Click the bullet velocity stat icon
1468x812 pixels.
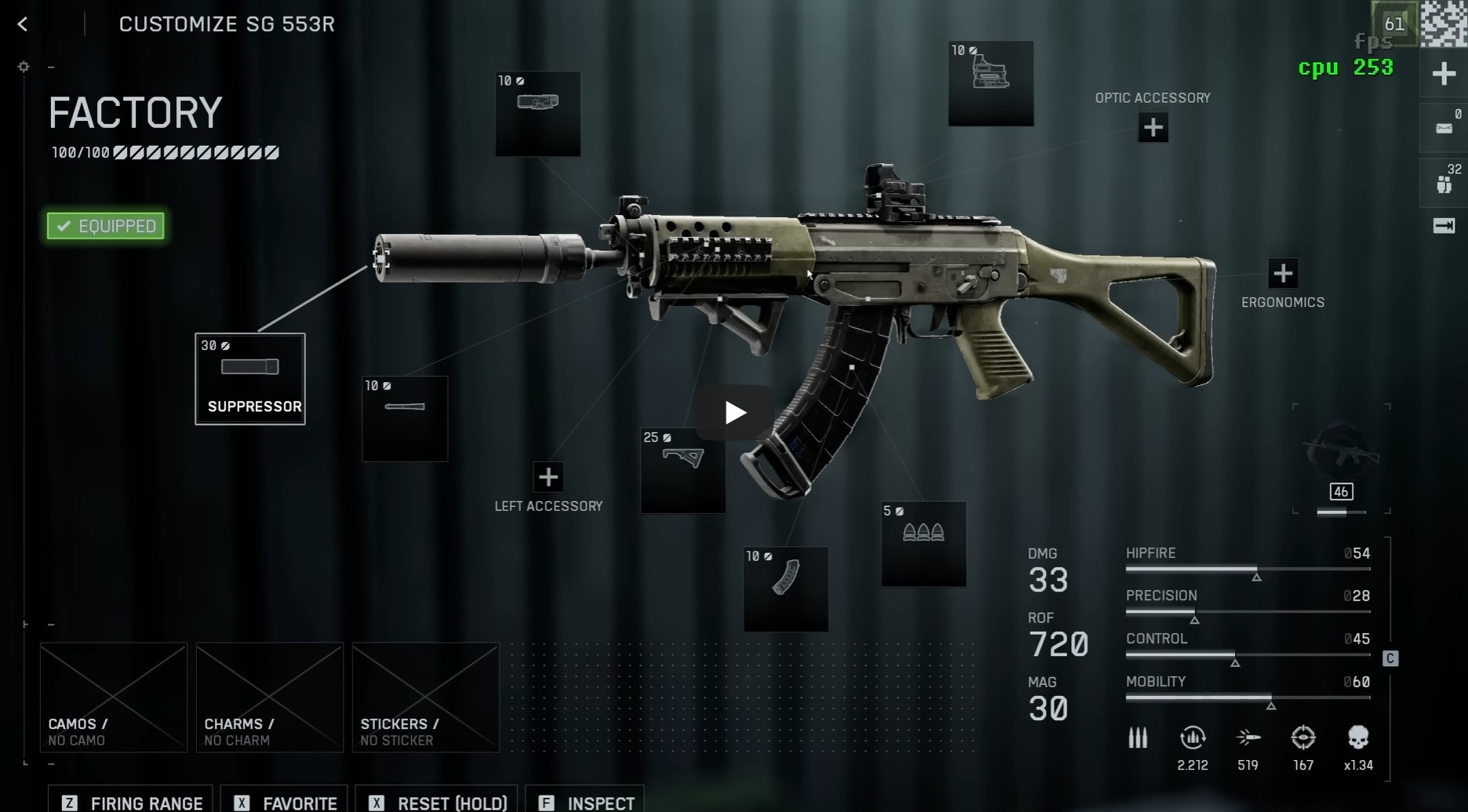pos(1248,738)
